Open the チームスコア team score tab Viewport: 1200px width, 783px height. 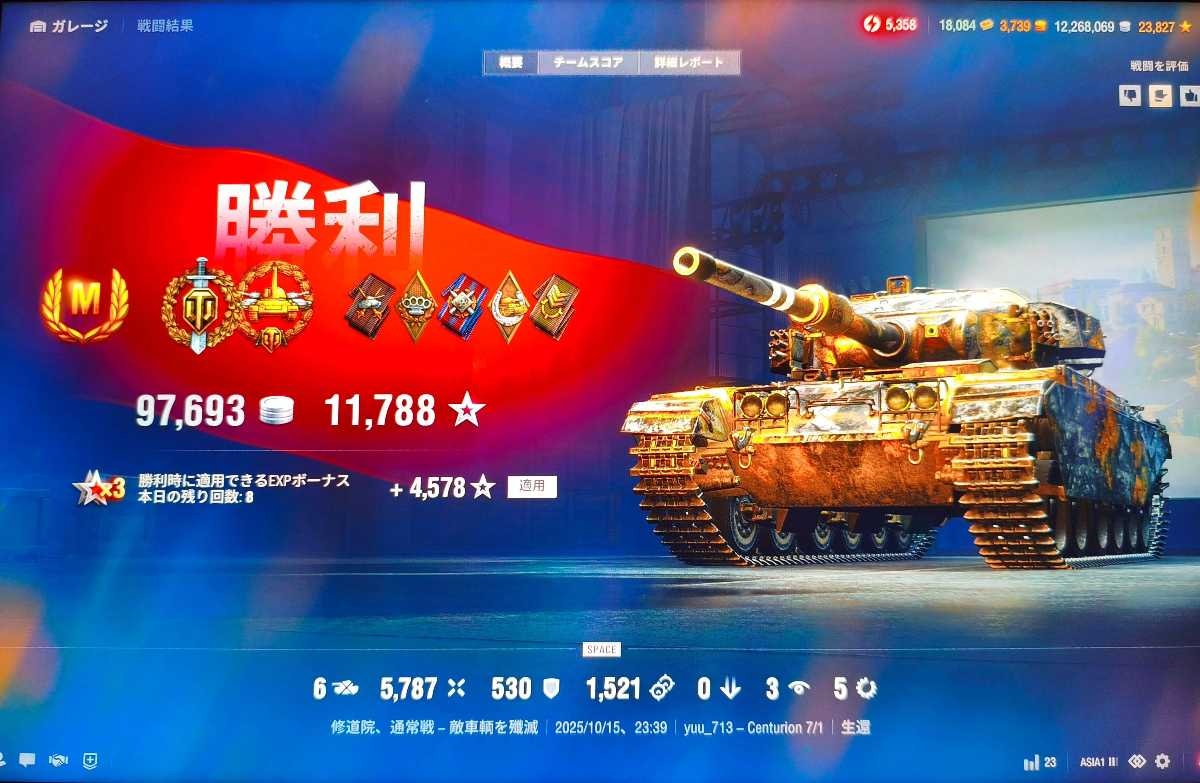tap(588, 62)
